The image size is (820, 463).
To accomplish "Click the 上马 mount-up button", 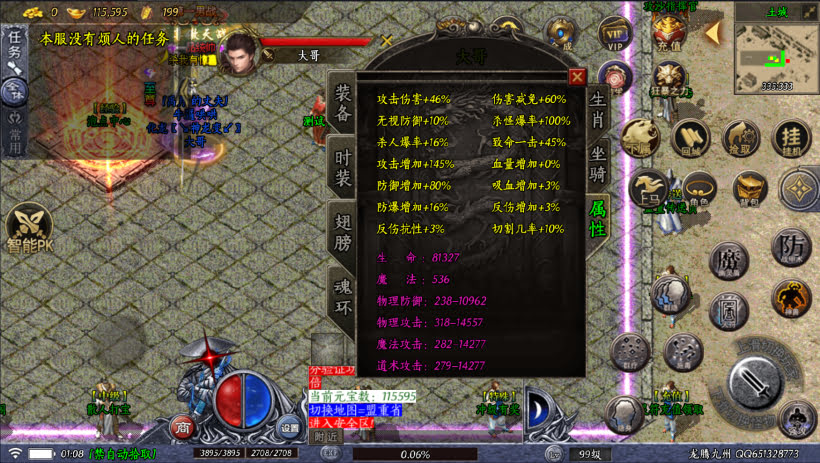I will coord(649,189).
